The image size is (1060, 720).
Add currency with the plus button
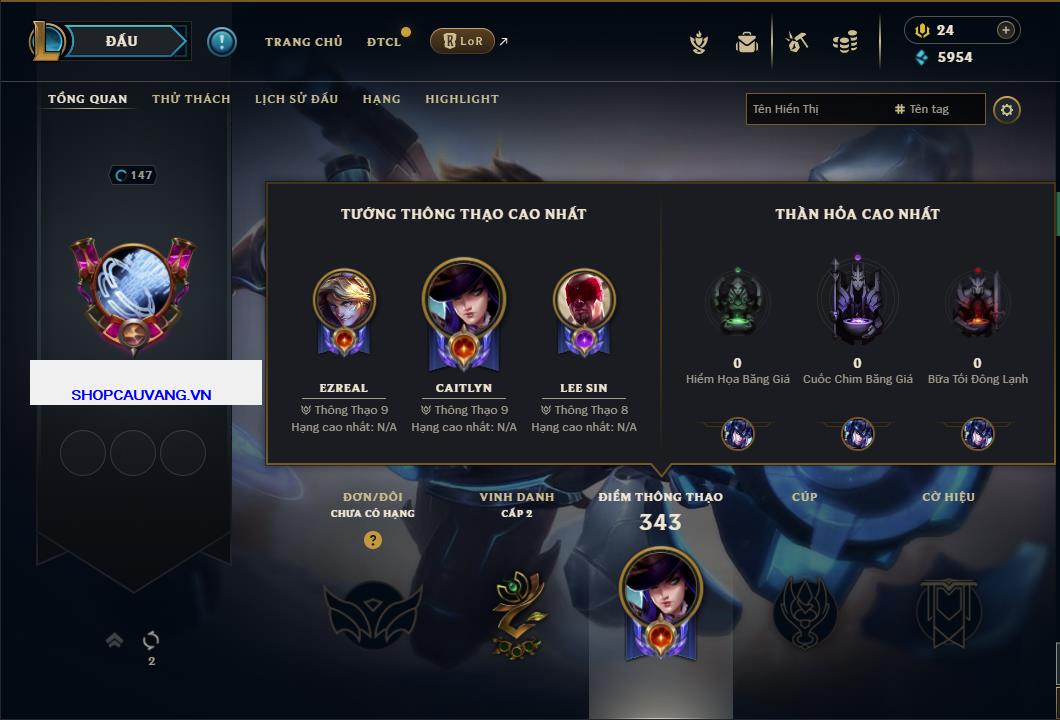coord(1005,30)
